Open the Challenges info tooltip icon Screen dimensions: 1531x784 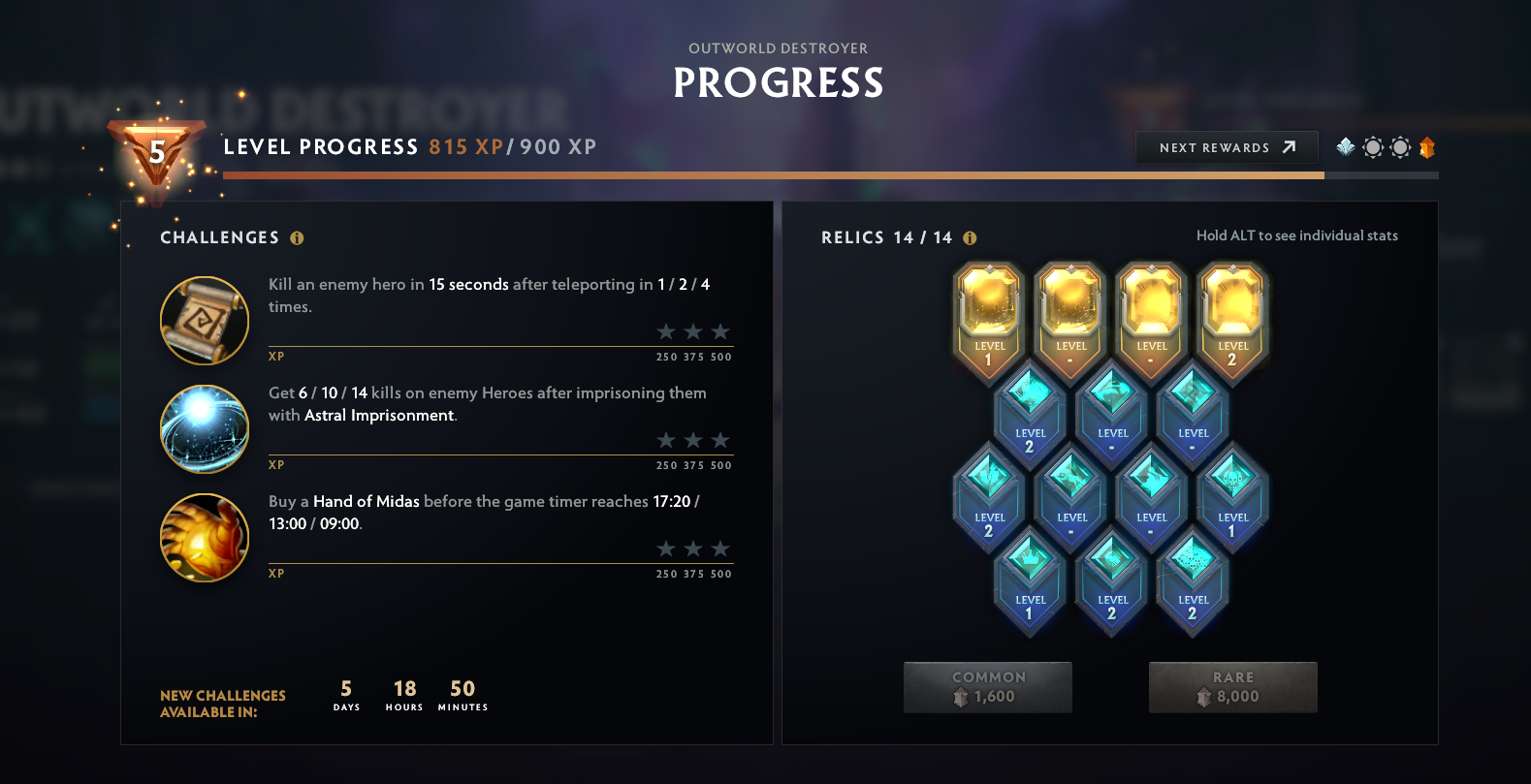297,237
